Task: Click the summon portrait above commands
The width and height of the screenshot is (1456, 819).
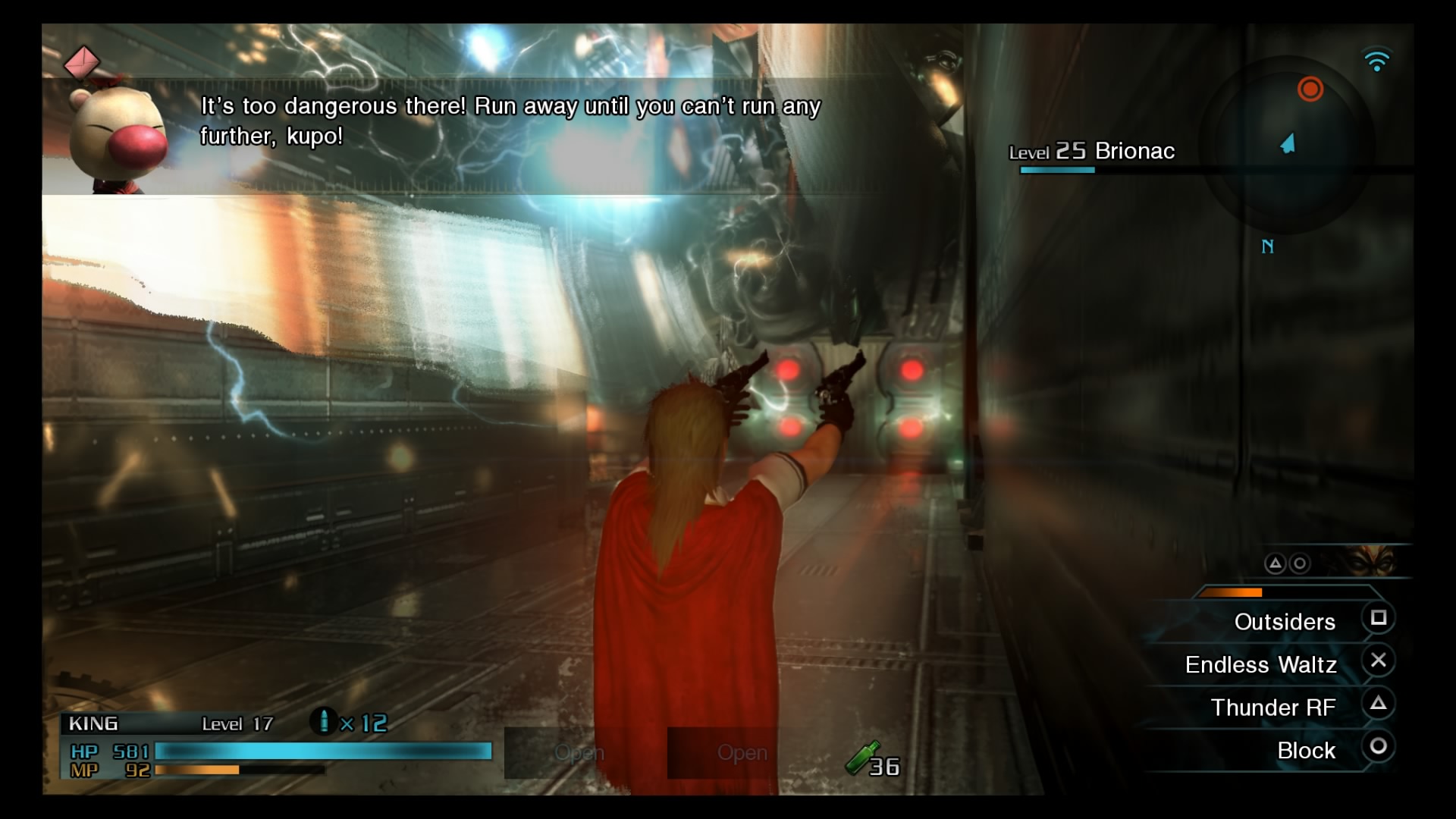Action: click(1370, 562)
